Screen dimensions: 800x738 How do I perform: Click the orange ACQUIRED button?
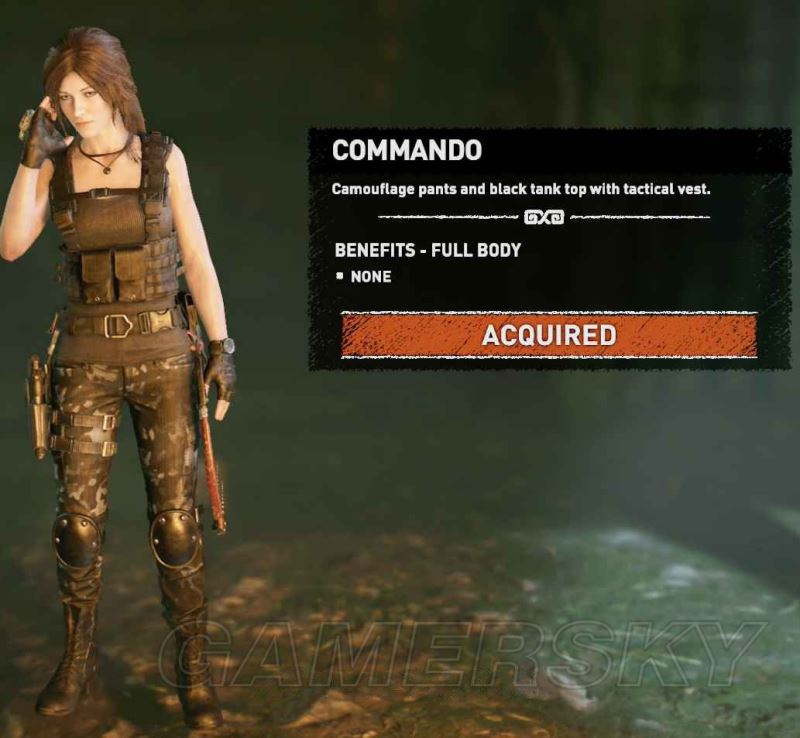pos(548,335)
